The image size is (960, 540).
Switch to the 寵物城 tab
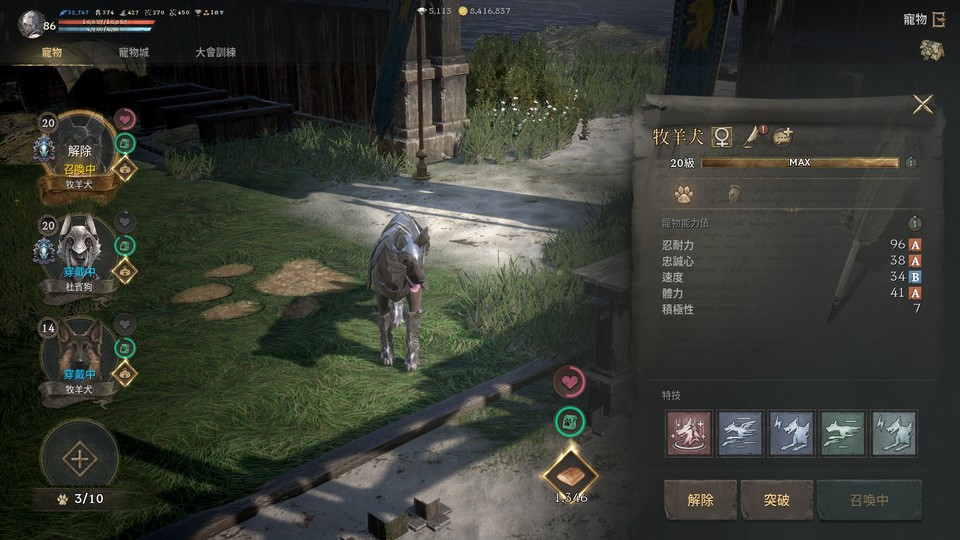(x=133, y=52)
